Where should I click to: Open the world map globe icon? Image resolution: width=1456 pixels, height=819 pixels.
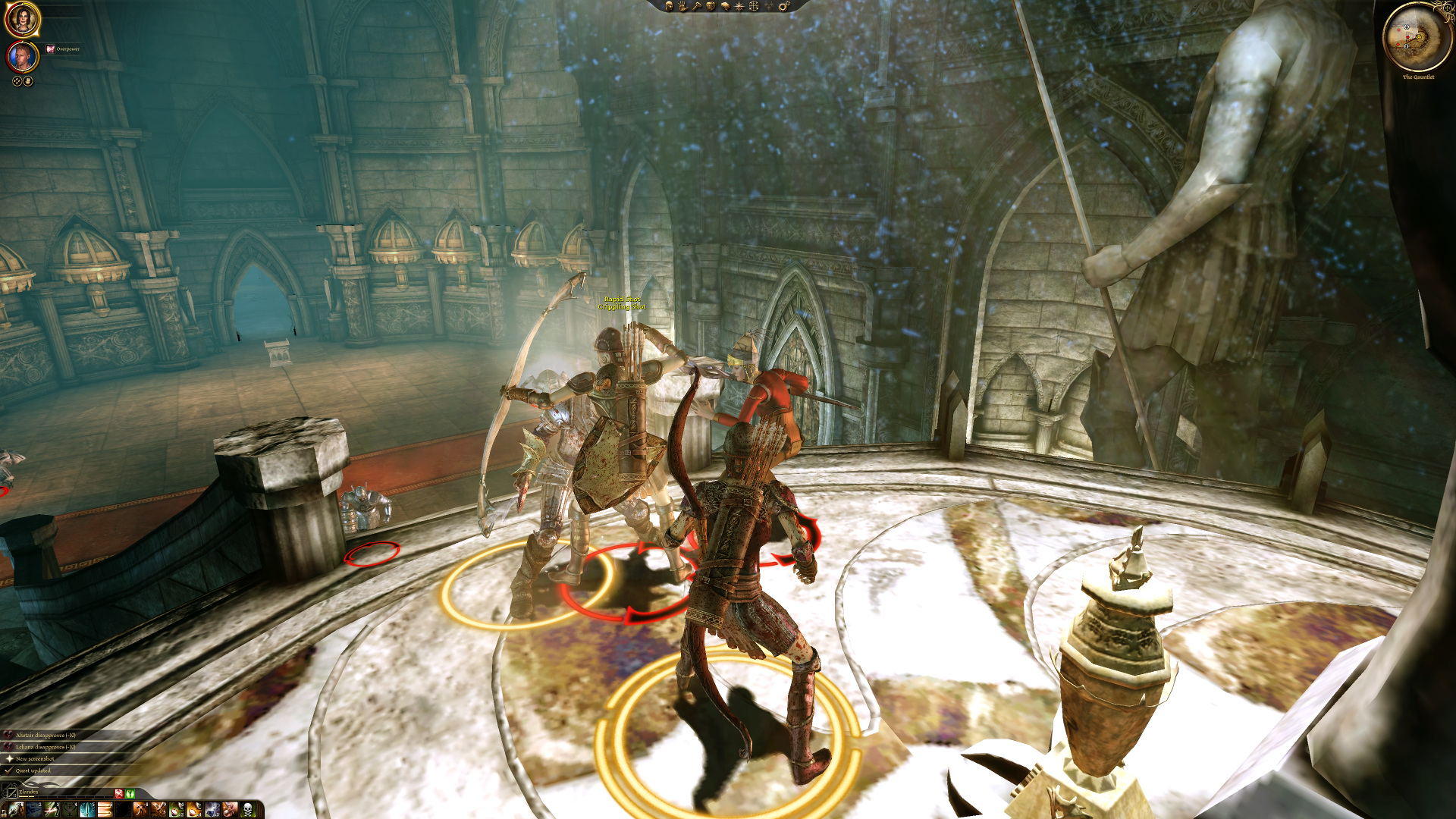[754, 6]
